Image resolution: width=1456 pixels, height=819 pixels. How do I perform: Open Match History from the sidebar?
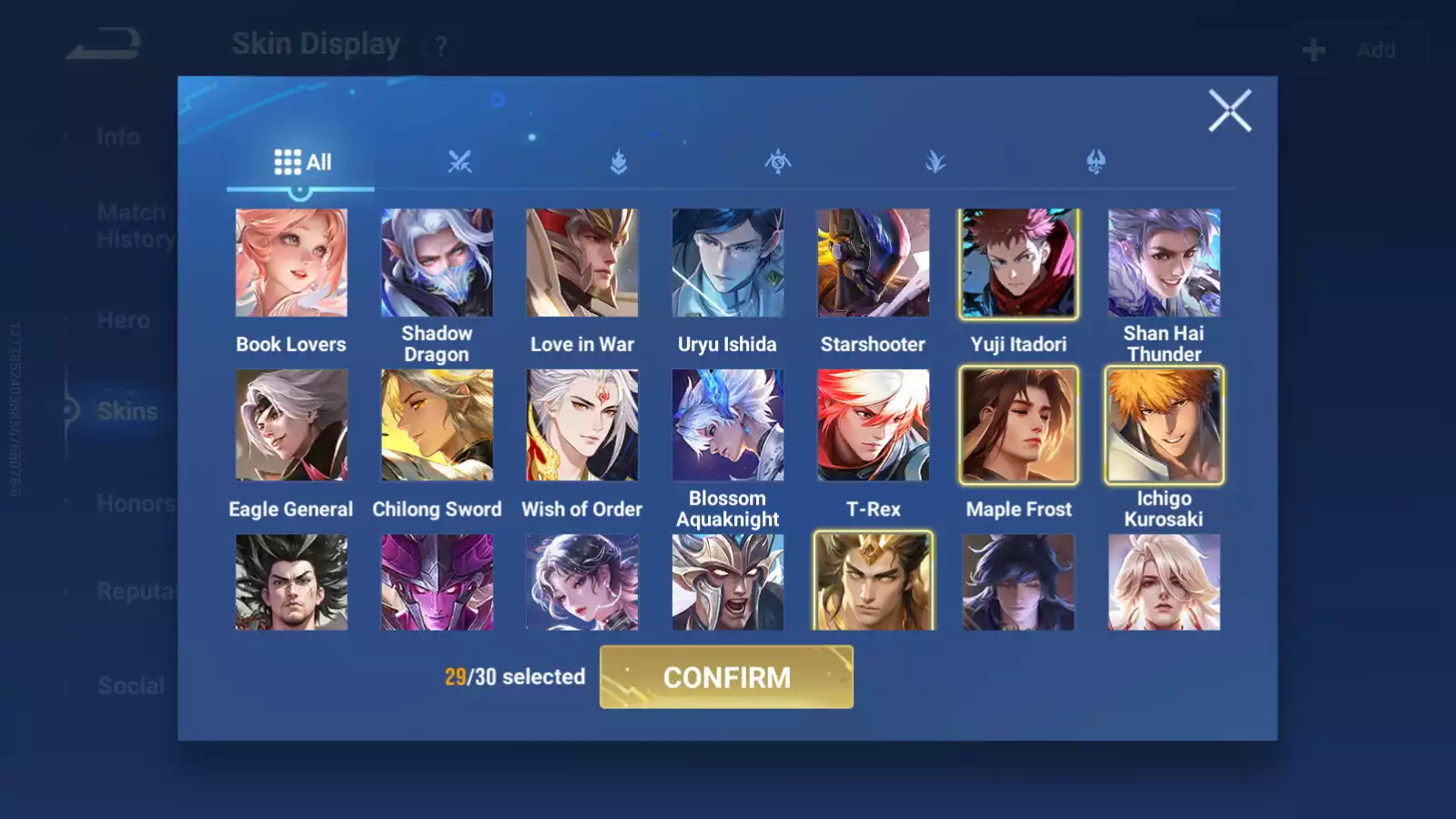[131, 225]
